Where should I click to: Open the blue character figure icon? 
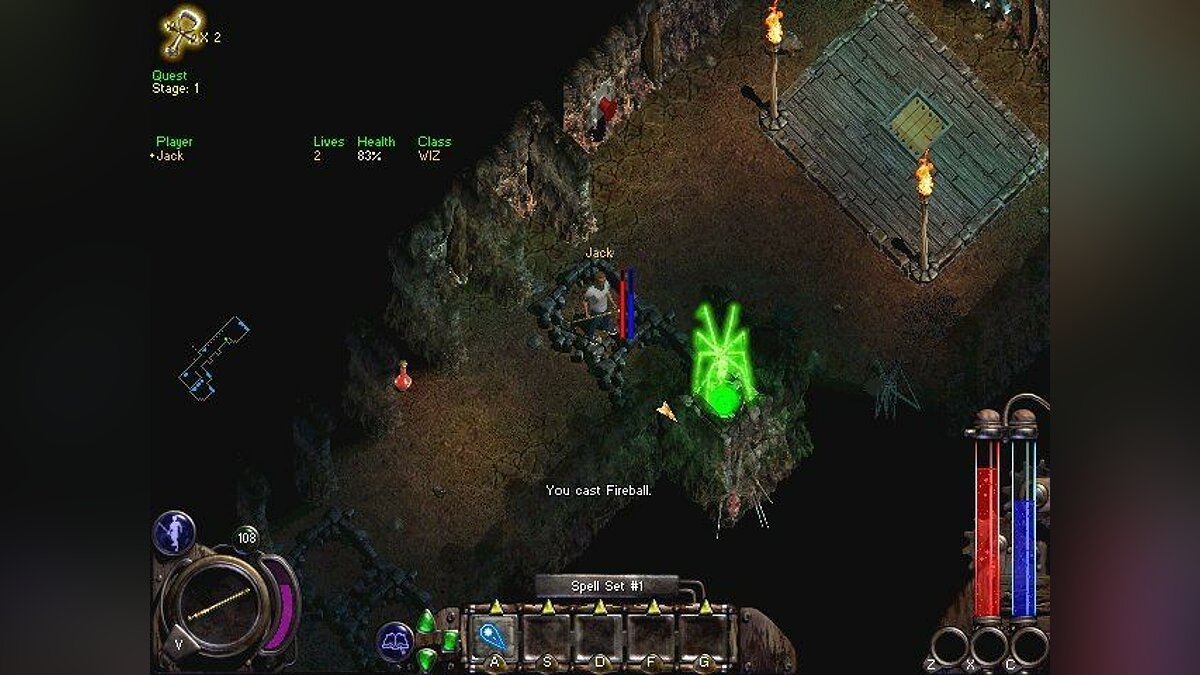coord(173,532)
